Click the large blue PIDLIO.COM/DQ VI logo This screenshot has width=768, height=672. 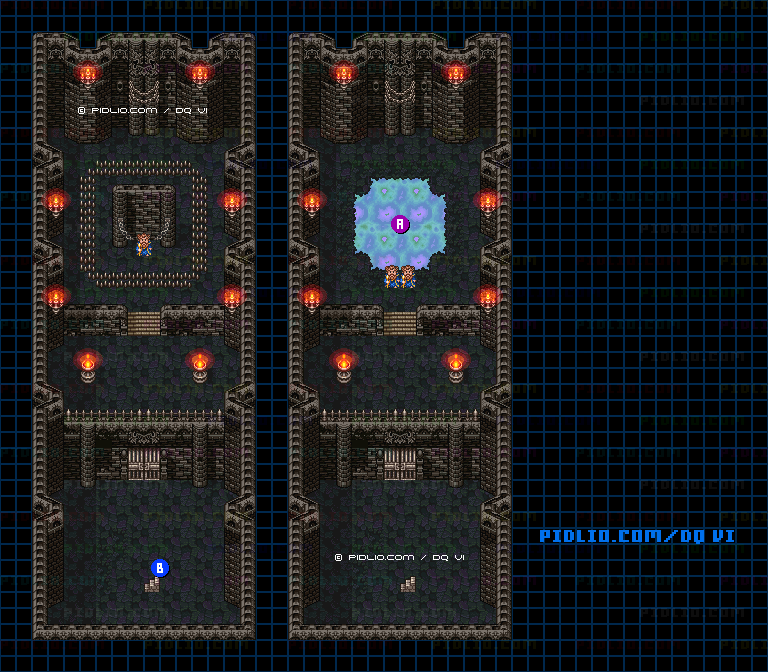coord(637,536)
